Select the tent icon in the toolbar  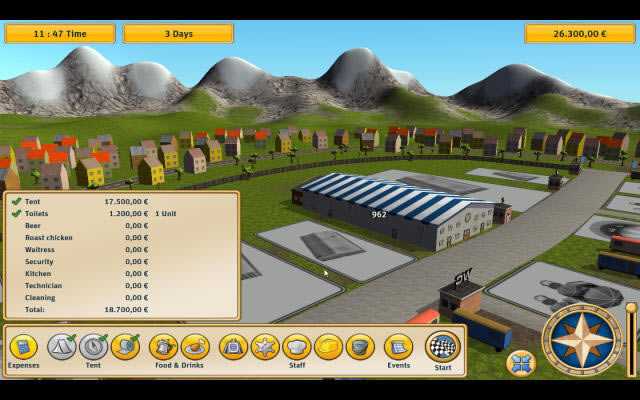(x=62, y=347)
